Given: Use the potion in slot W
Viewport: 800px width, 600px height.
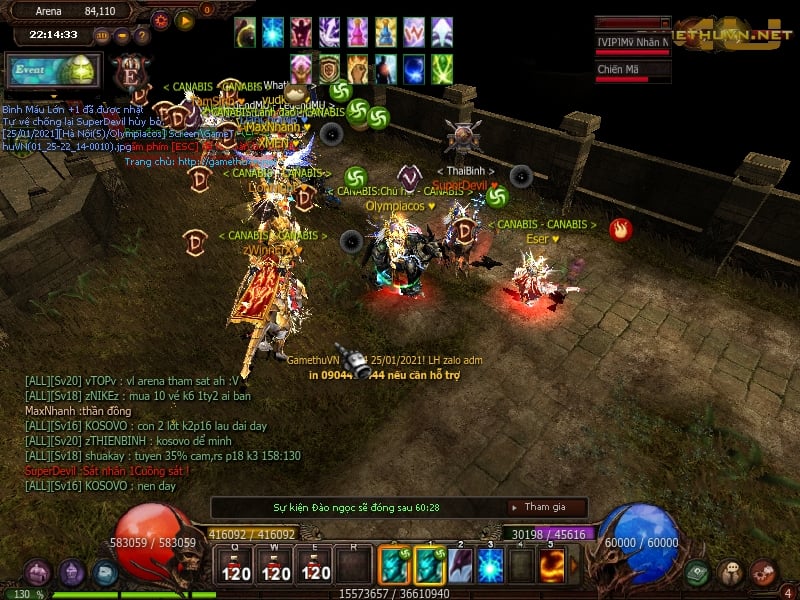Looking at the screenshot, I should pos(276,566).
